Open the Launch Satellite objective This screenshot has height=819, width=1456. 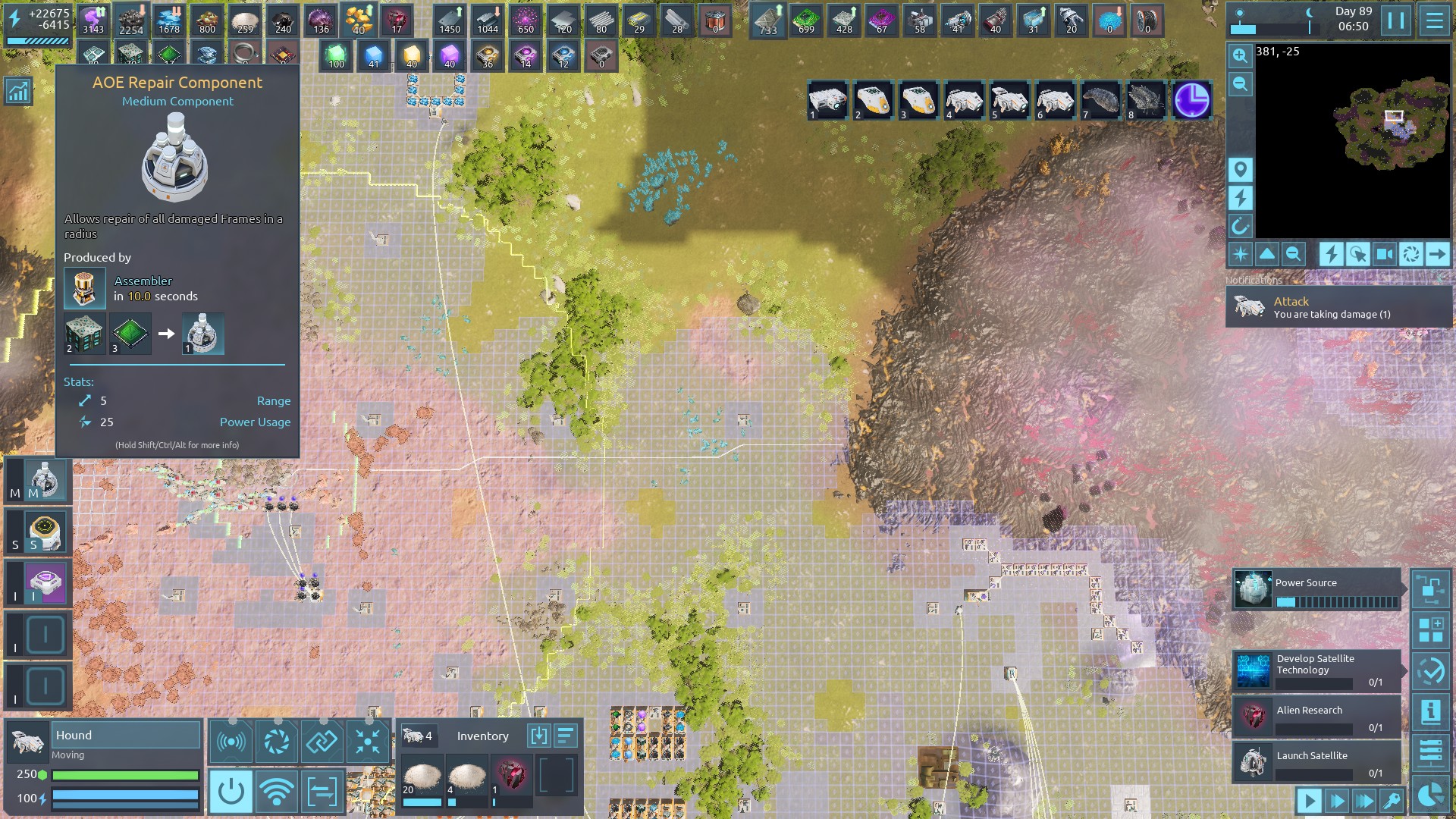tap(1317, 762)
